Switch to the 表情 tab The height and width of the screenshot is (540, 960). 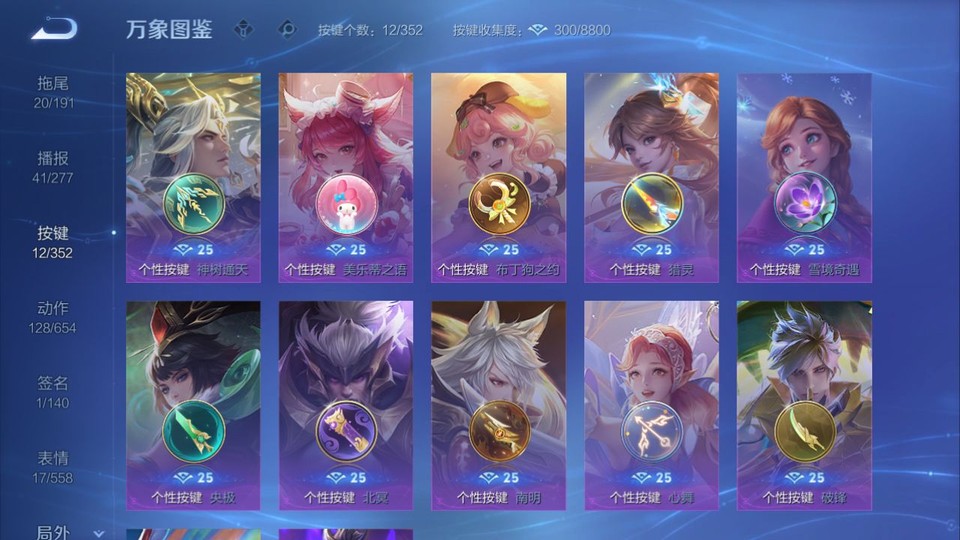53,467
